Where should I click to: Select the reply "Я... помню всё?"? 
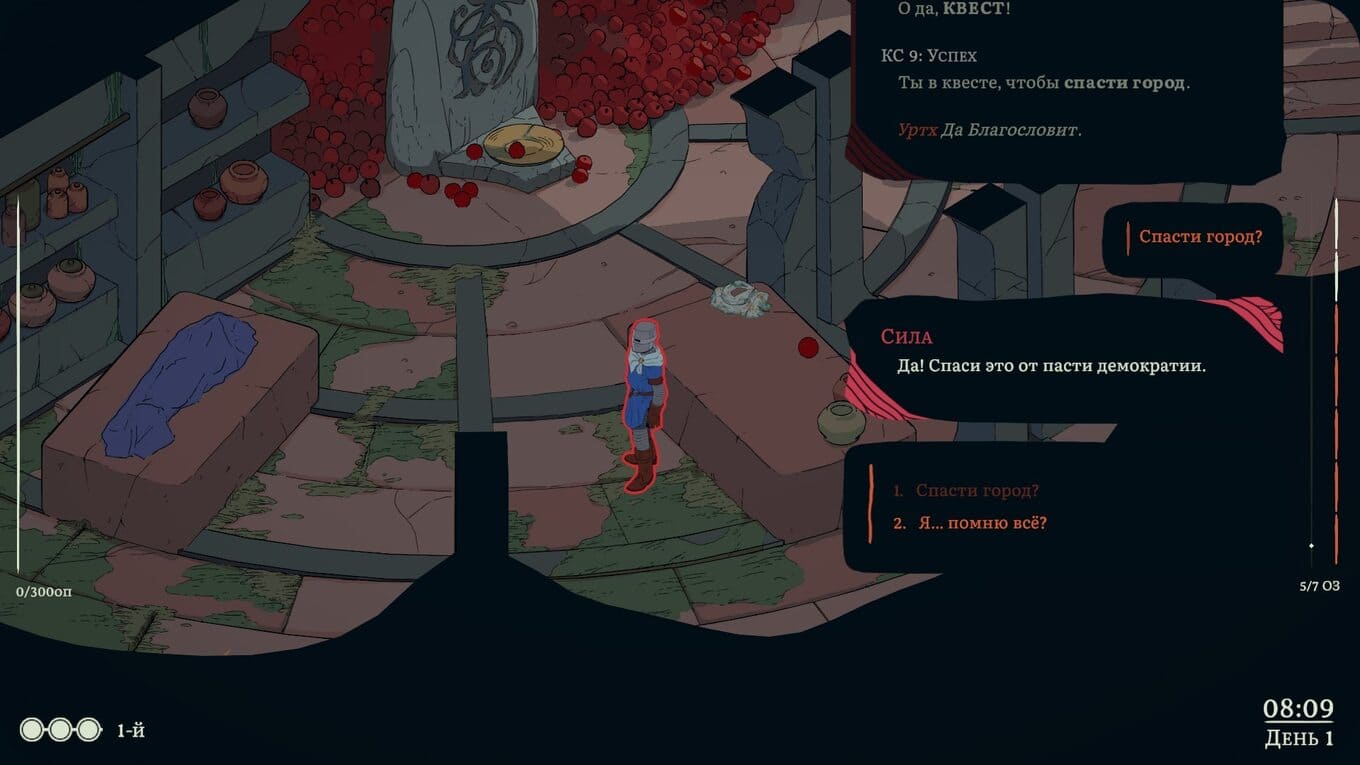[x=982, y=523]
